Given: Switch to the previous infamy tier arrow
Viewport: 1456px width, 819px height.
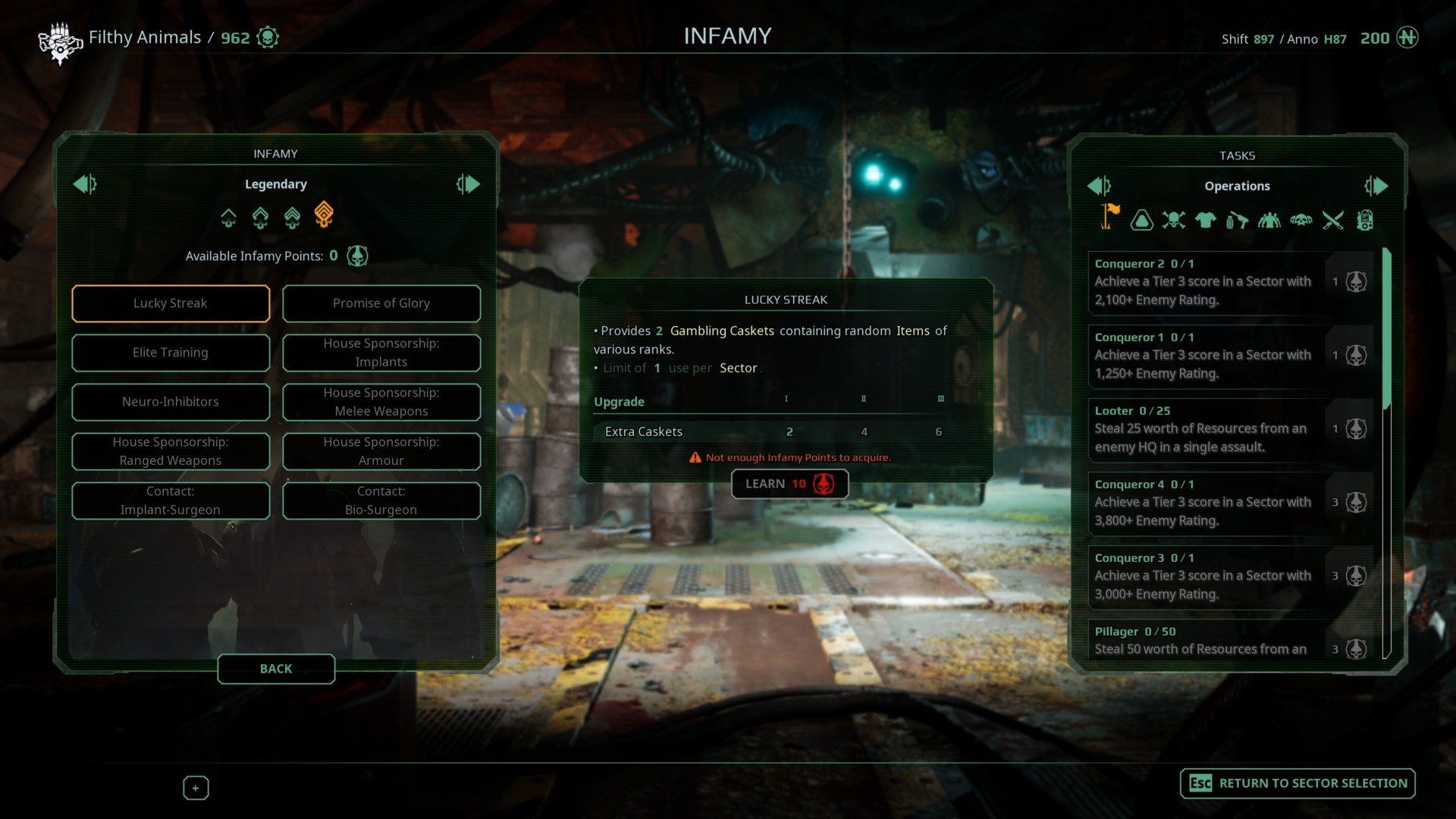Looking at the screenshot, I should 84,184.
